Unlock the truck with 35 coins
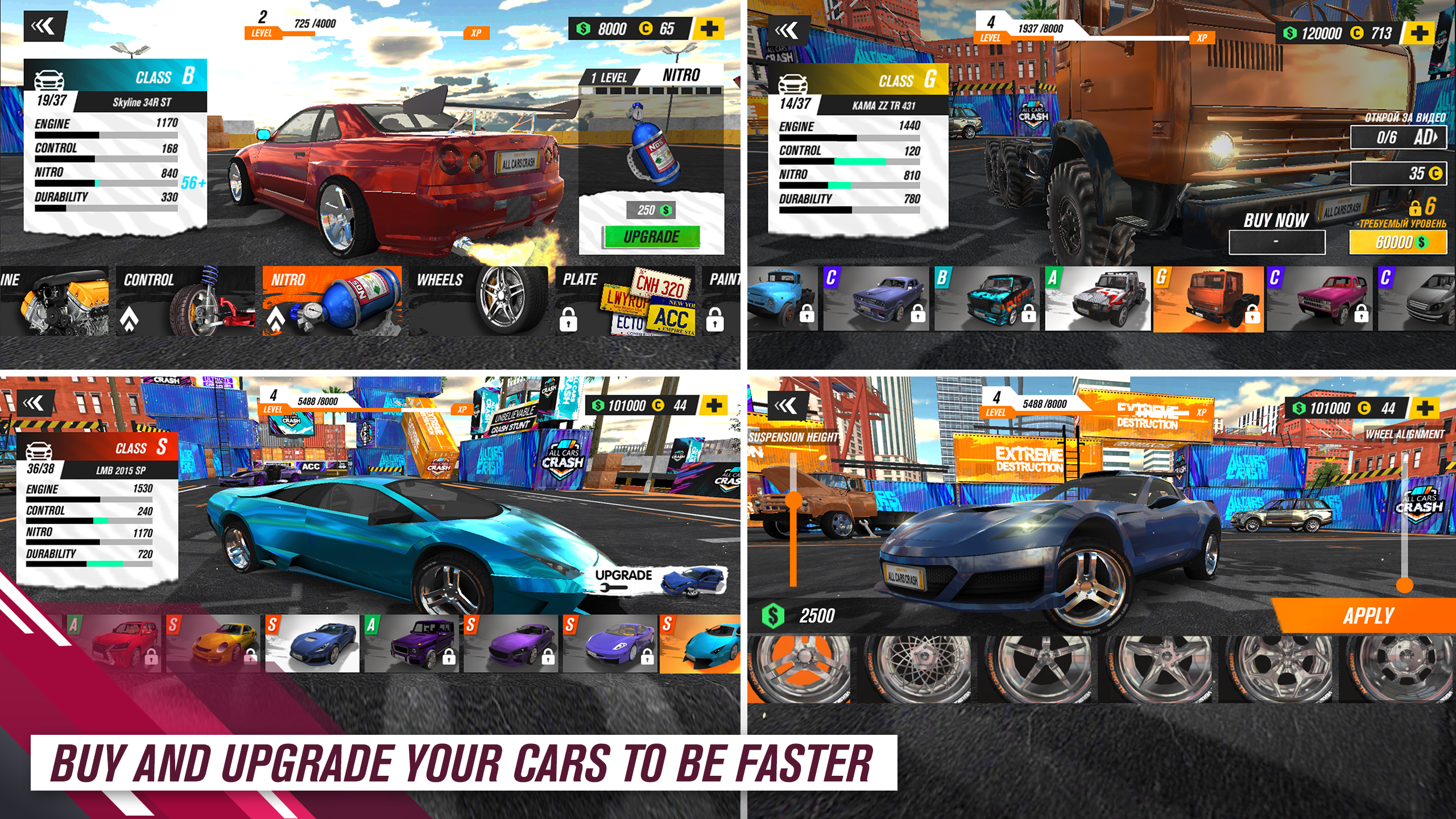Viewport: 1456px width, 819px height. (x=1398, y=173)
